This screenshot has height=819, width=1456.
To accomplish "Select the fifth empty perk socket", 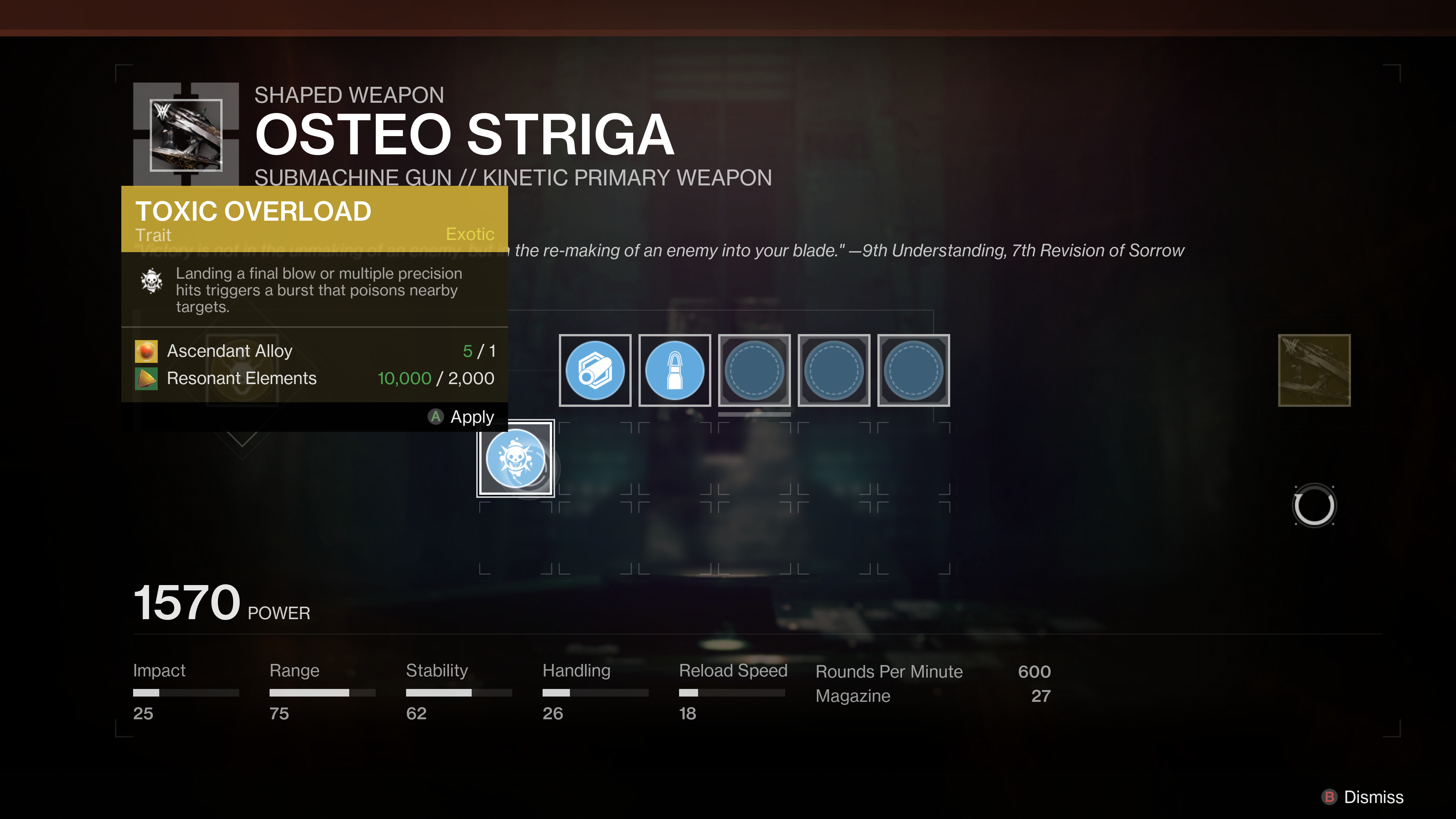I will tap(913, 371).
